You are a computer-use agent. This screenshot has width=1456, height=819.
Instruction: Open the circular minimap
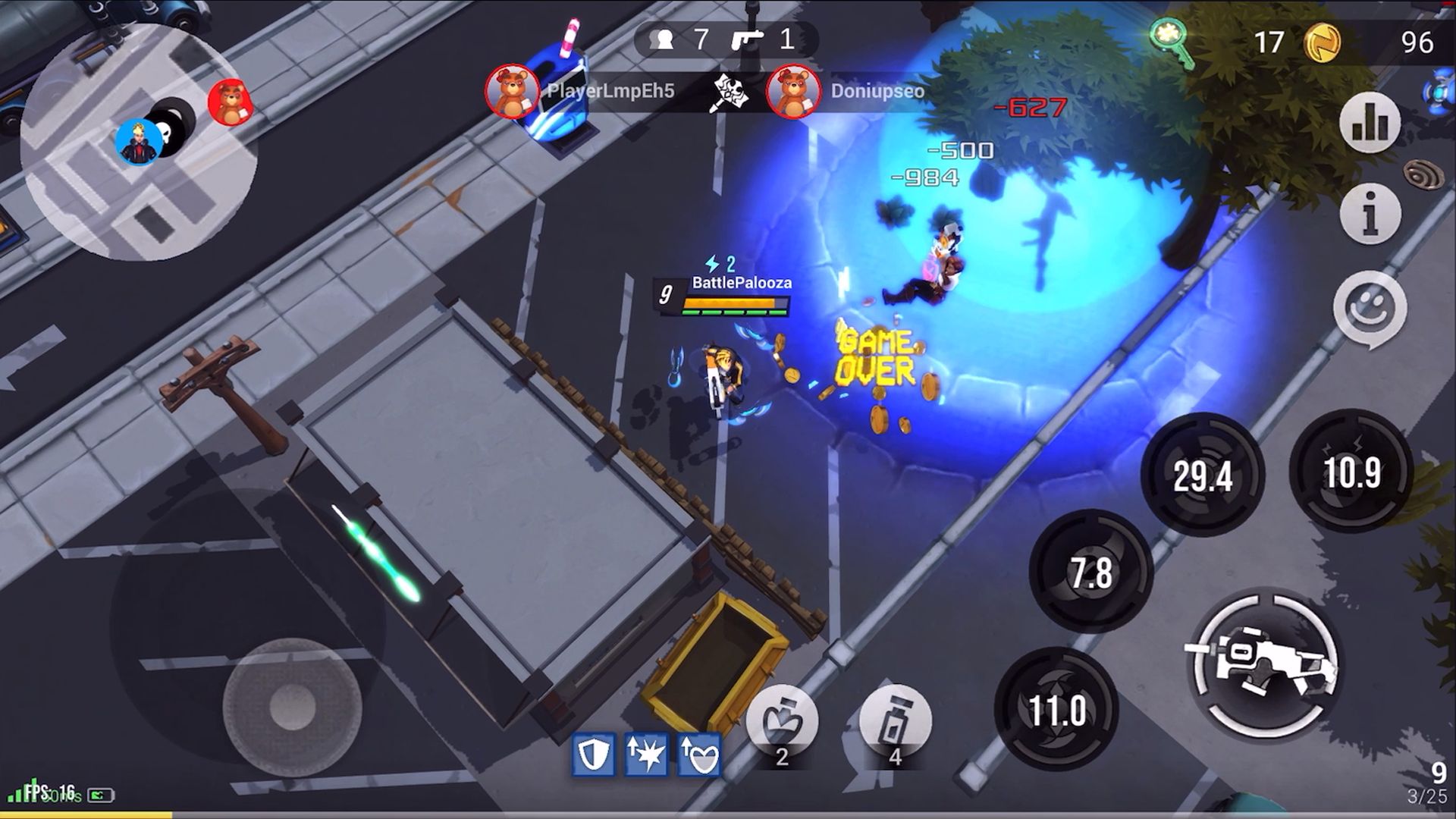pyautogui.click(x=139, y=142)
